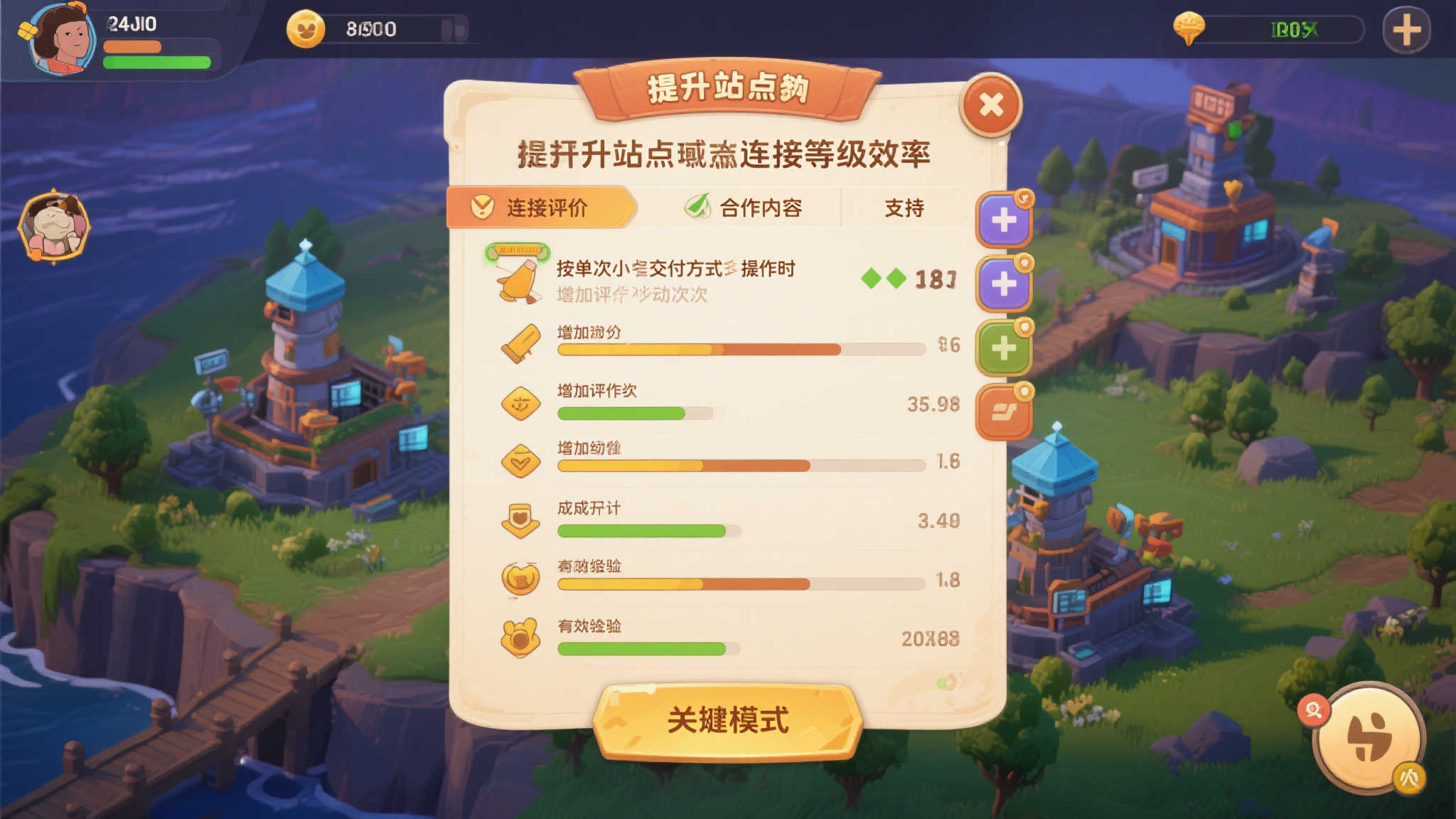Tap the green plus button beside 增加评分
Viewport: 1456px width, 819px height.
(1005, 348)
